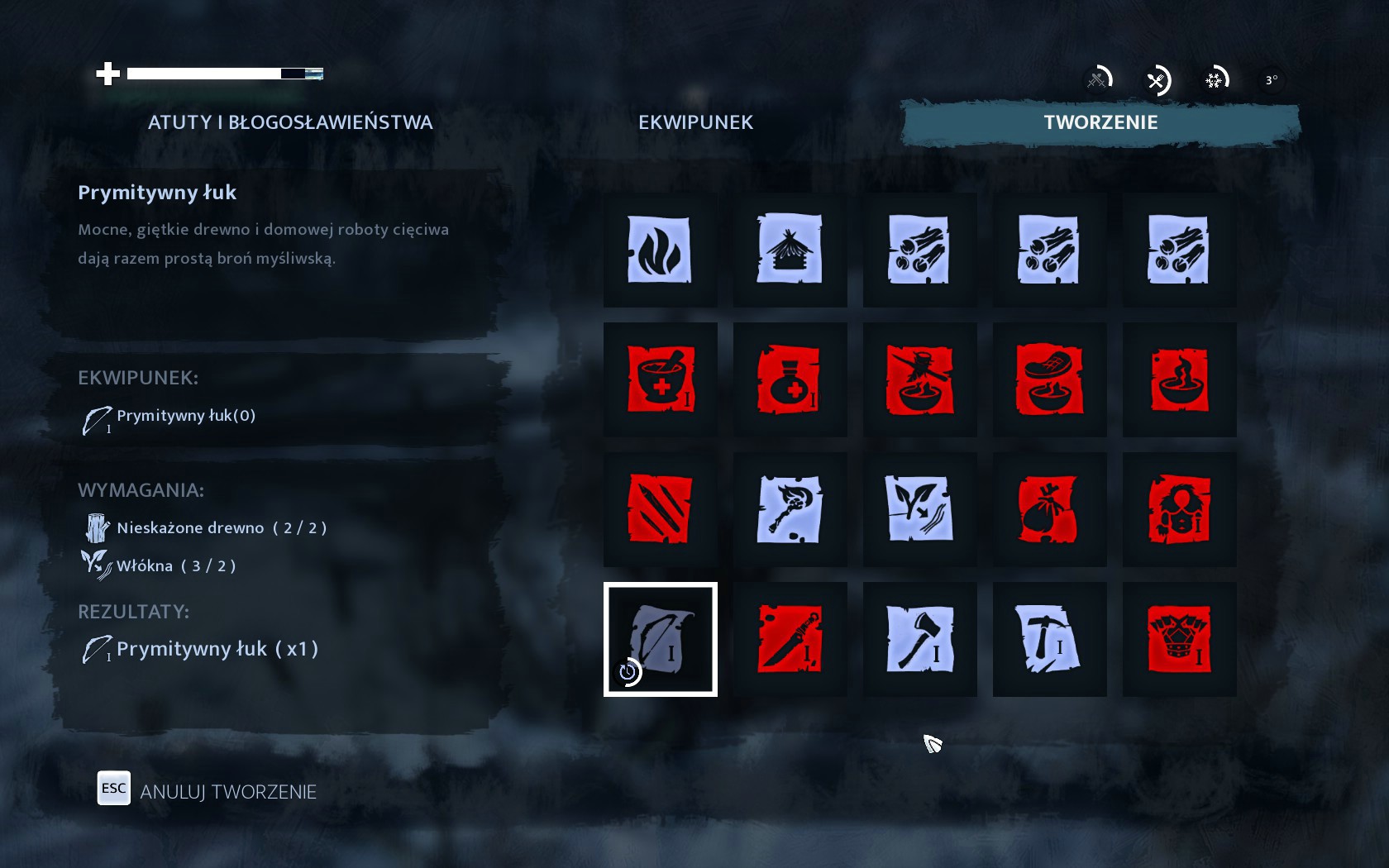
Task: Select the Tworzenie tab
Action: (x=1100, y=122)
